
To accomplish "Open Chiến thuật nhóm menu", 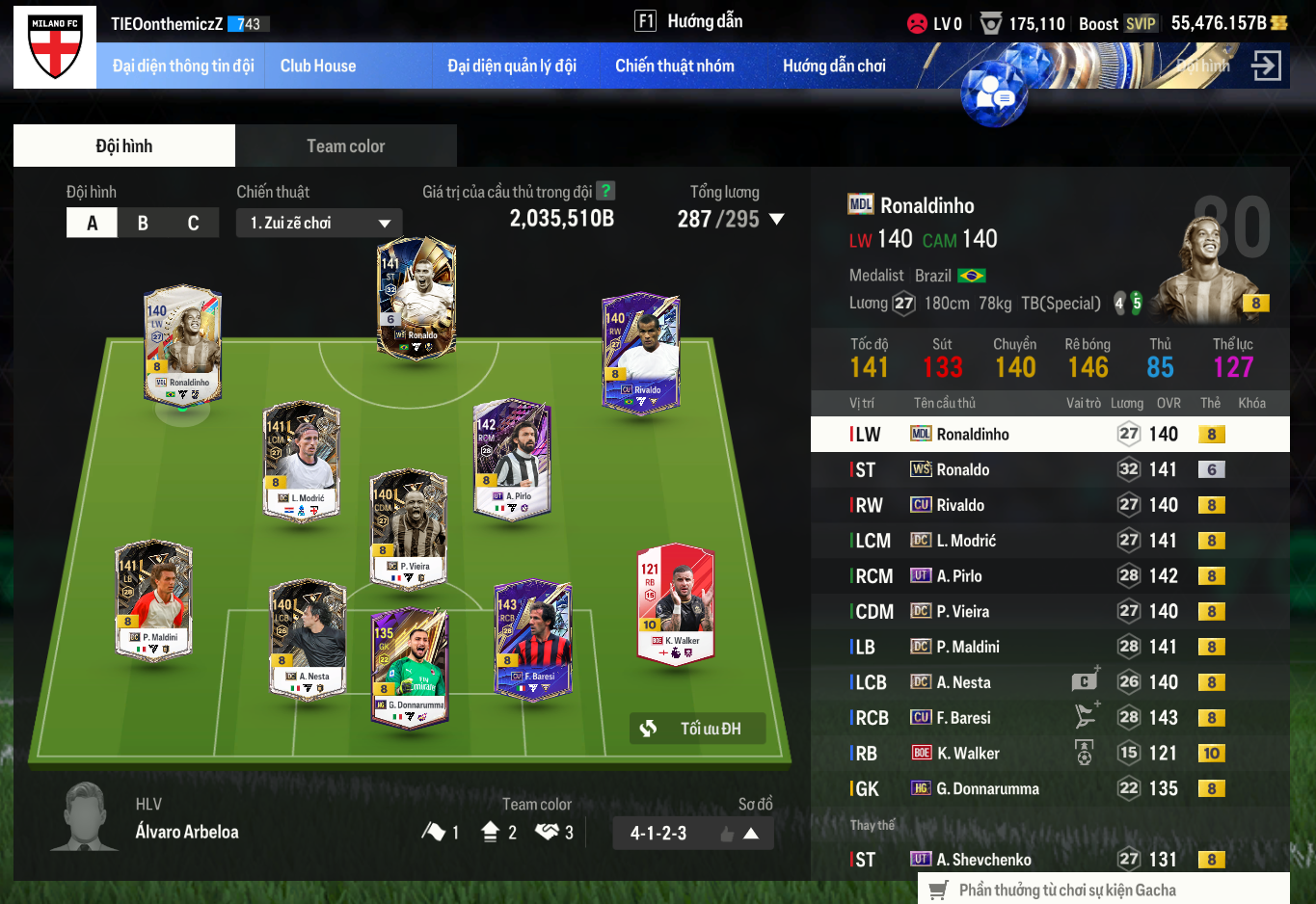I will pos(675,66).
